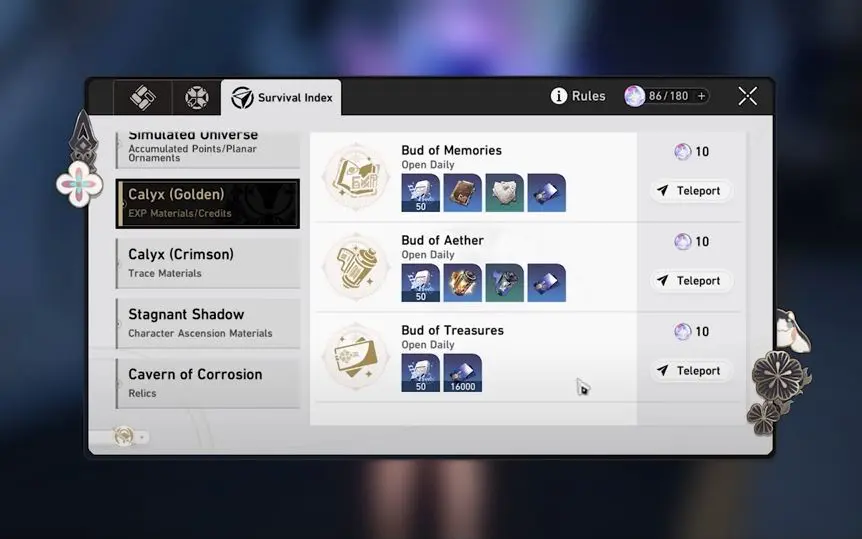Teleport to Bud of Memories
Screen dimensions: 862x539
click(x=690, y=191)
